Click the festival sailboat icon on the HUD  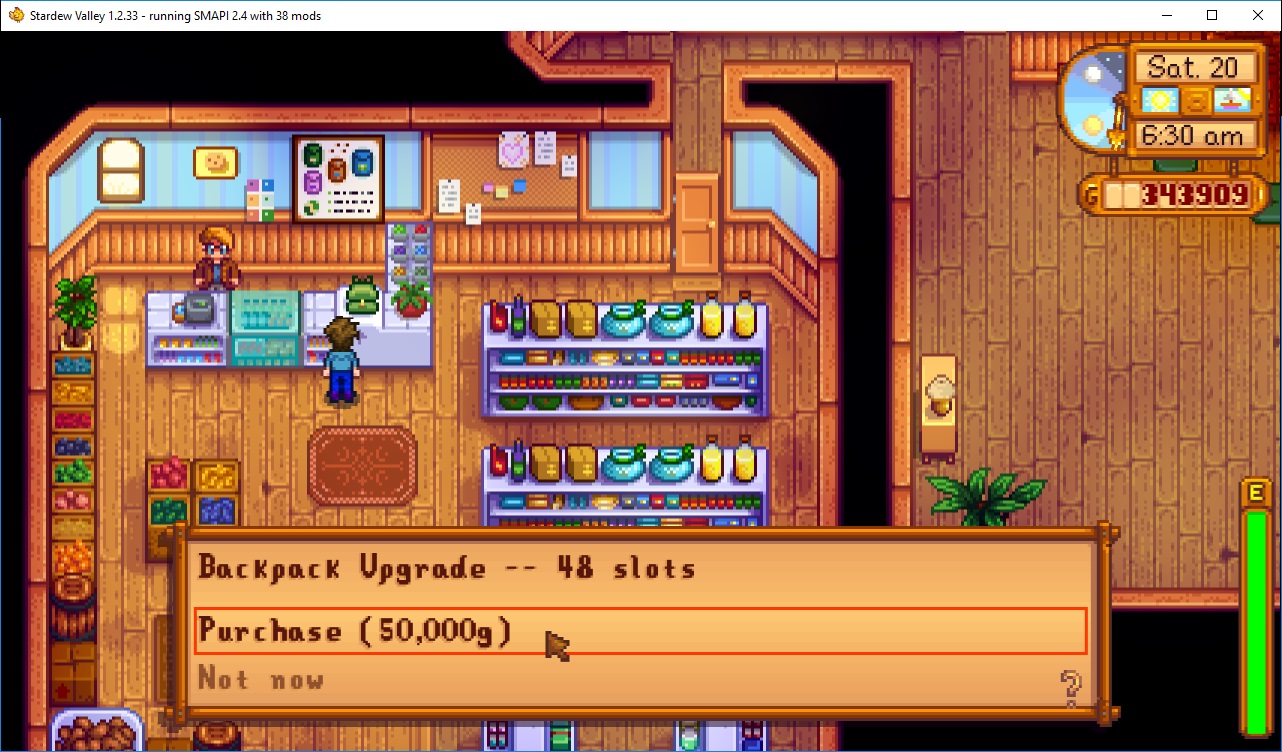click(x=1233, y=100)
